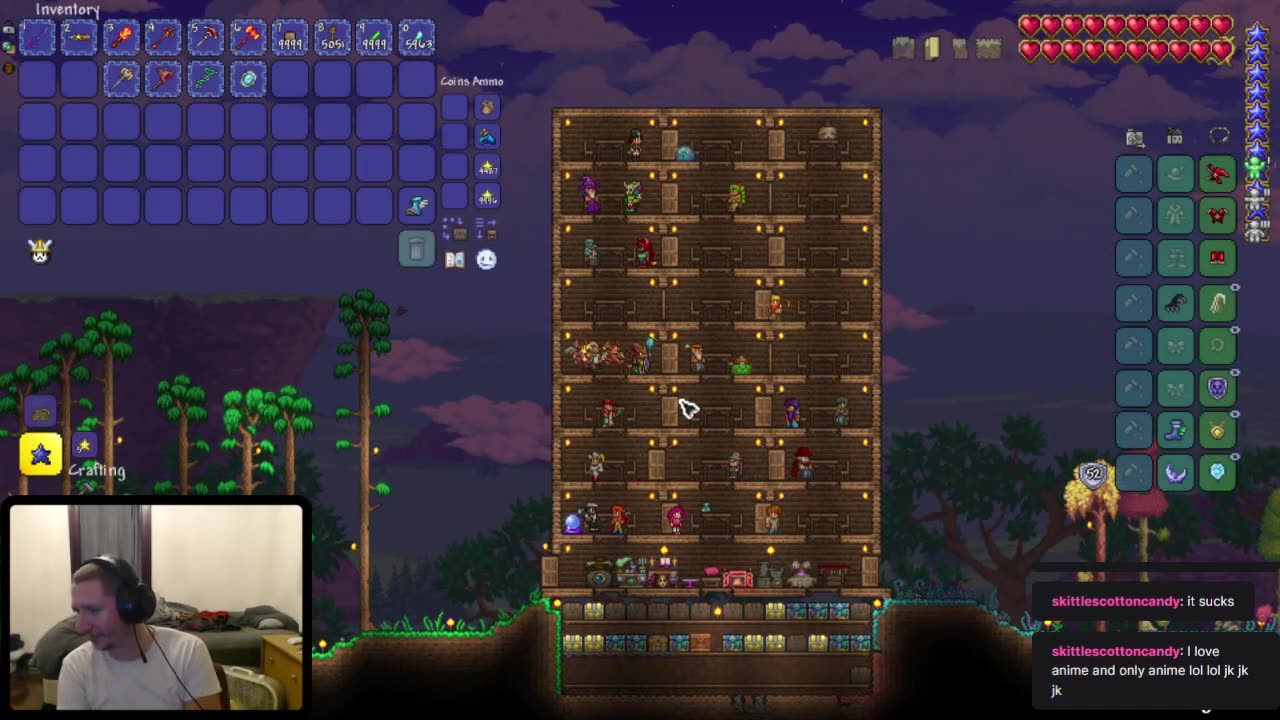Image resolution: width=1280 pixels, height=720 pixels.
Task: Click the level 52 progress badge
Action: [x=1092, y=476]
